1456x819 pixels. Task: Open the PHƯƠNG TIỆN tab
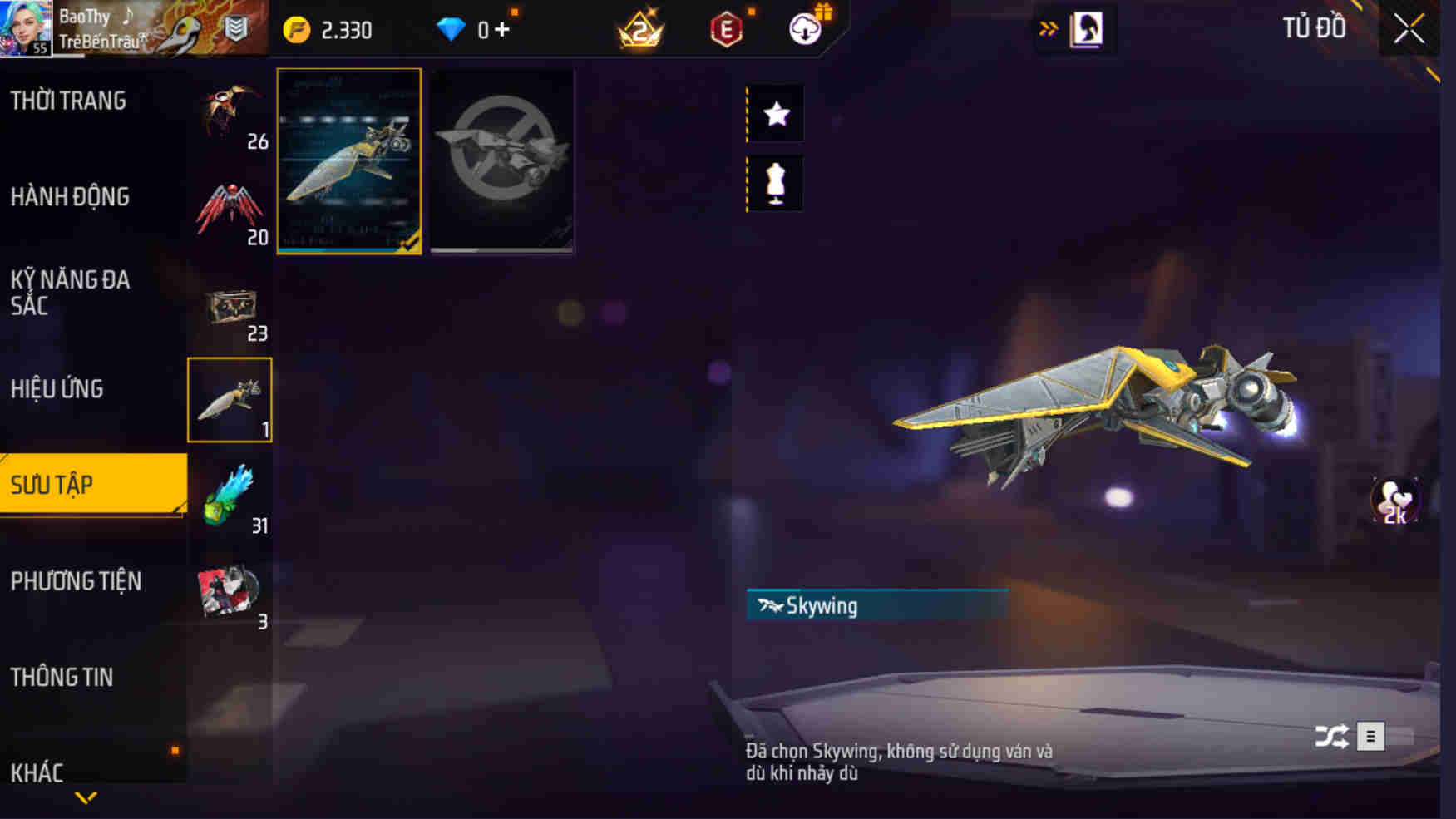coord(77,581)
